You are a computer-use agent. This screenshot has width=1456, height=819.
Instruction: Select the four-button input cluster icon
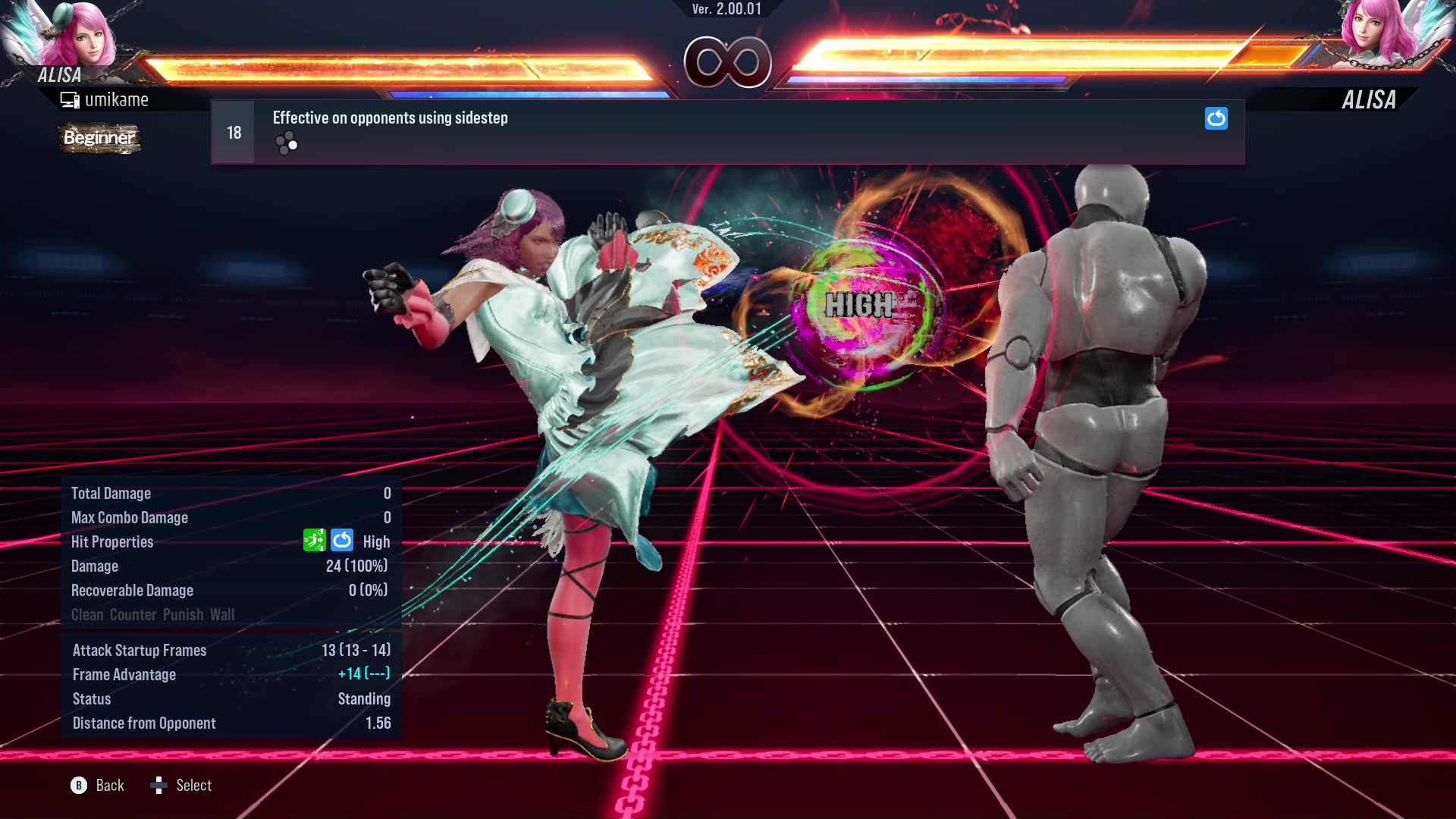pyautogui.click(x=287, y=143)
